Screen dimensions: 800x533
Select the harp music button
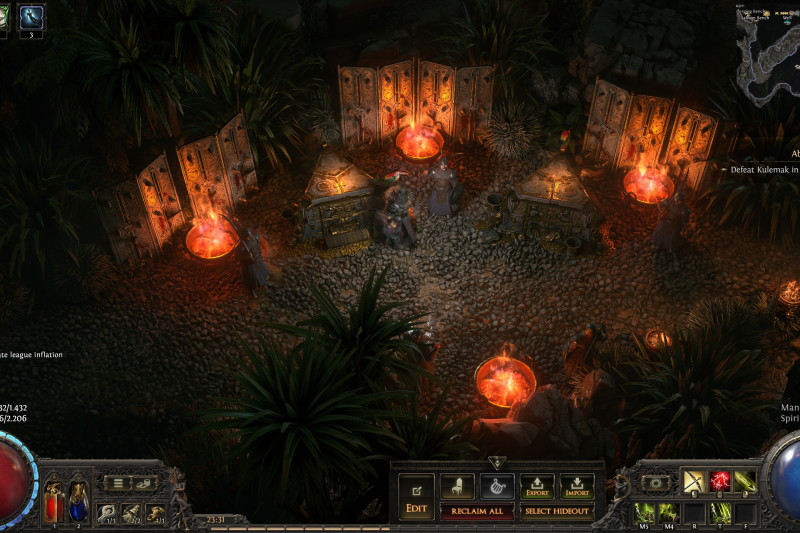tap(497, 487)
